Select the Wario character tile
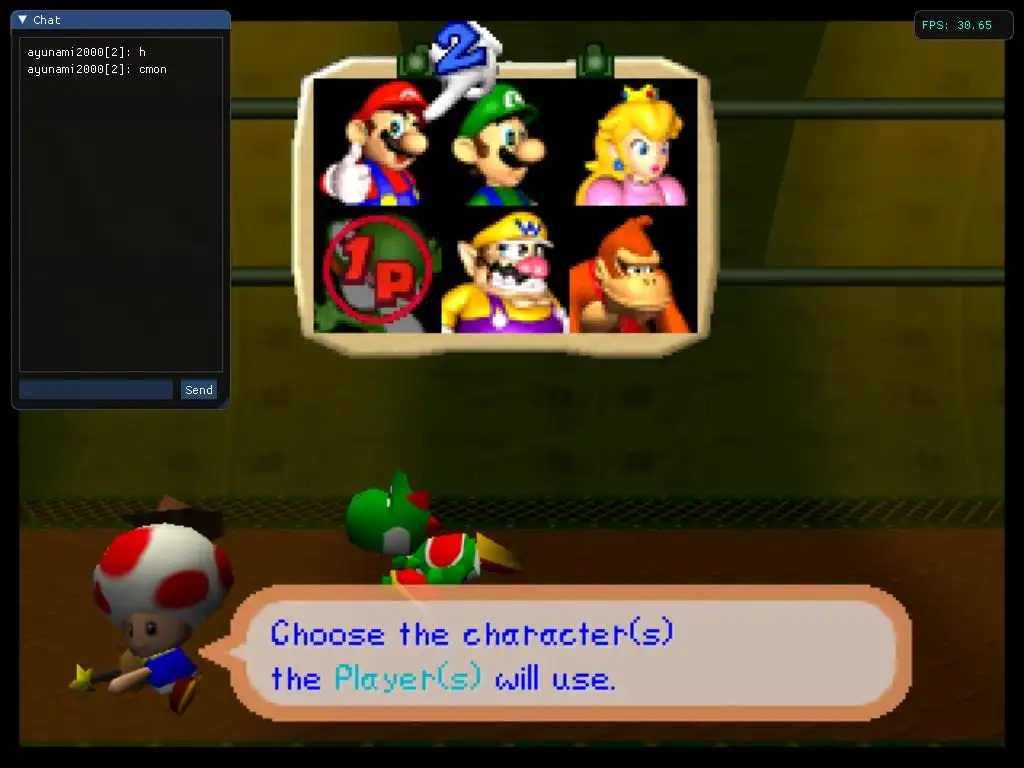Image resolution: width=1024 pixels, height=768 pixels. coord(503,272)
